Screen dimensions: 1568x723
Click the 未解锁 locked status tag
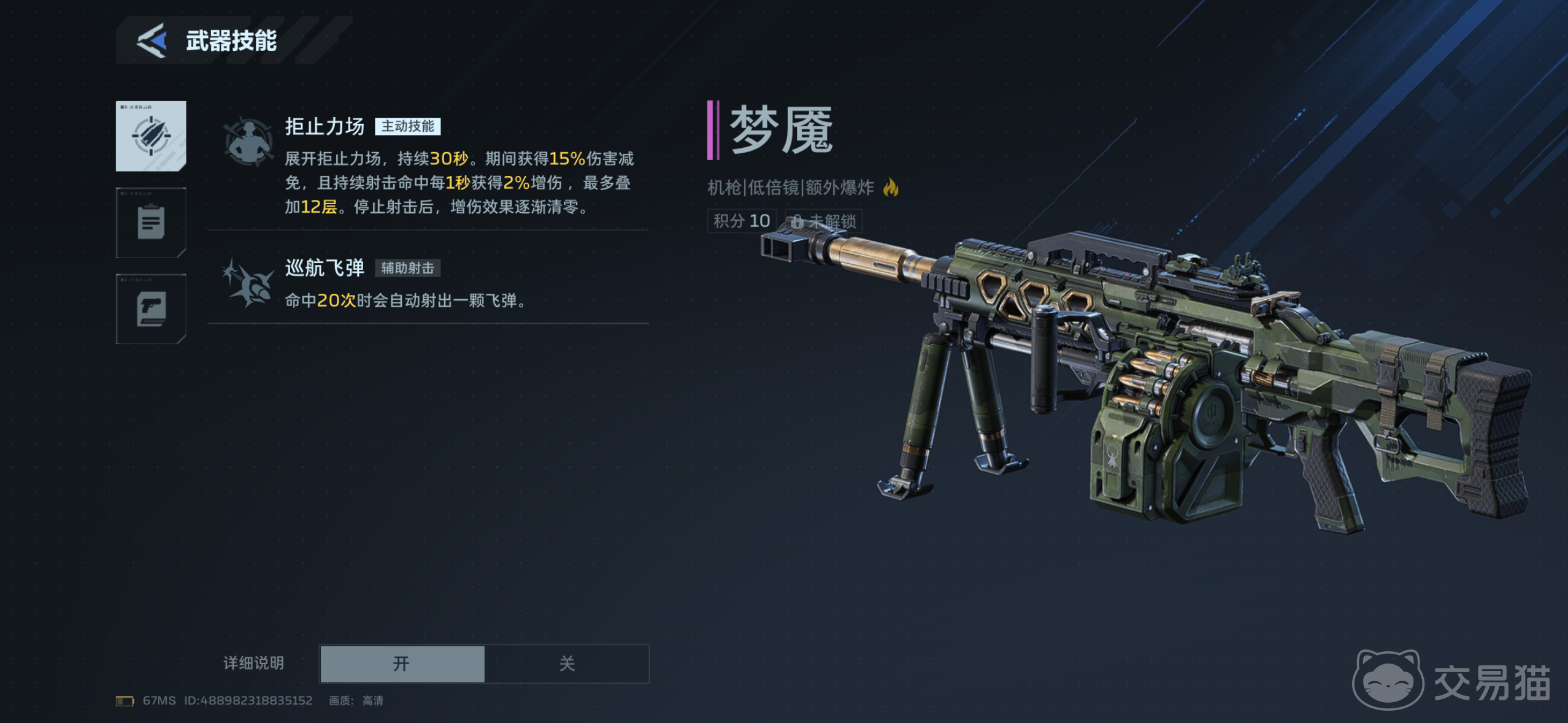point(824,221)
